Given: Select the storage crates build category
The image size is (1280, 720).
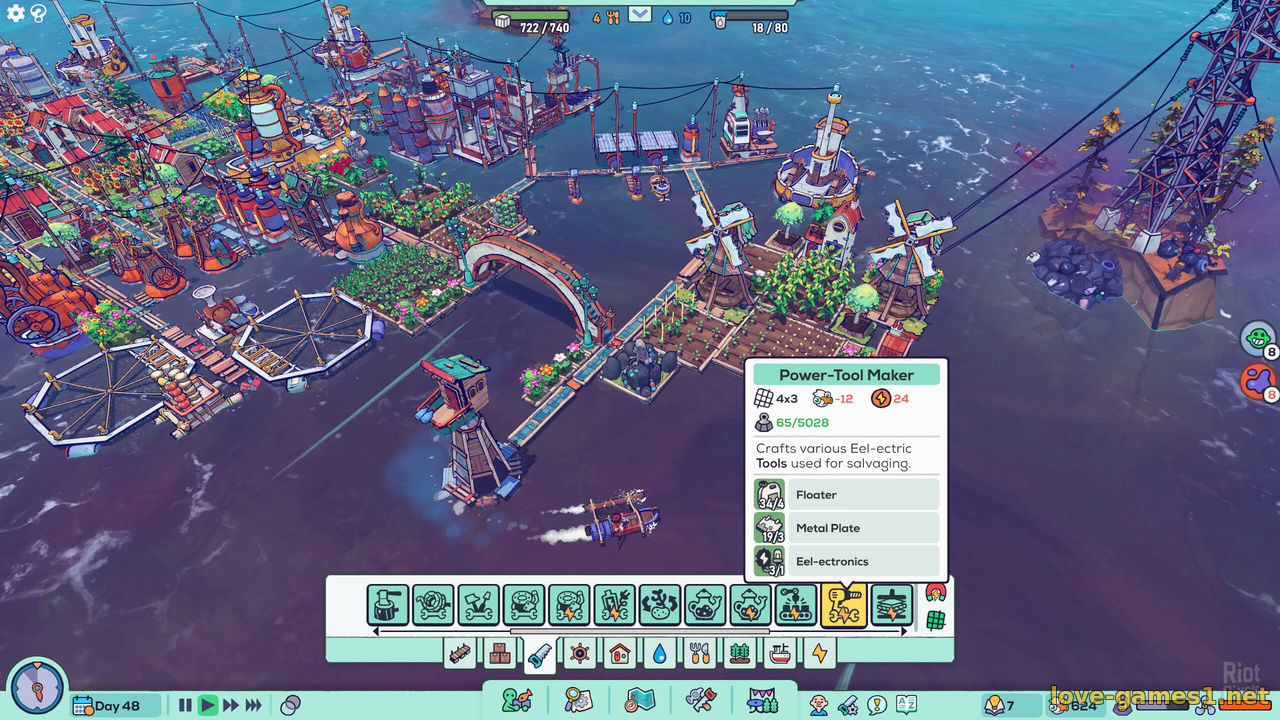Looking at the screenshot, I should 499,654.
